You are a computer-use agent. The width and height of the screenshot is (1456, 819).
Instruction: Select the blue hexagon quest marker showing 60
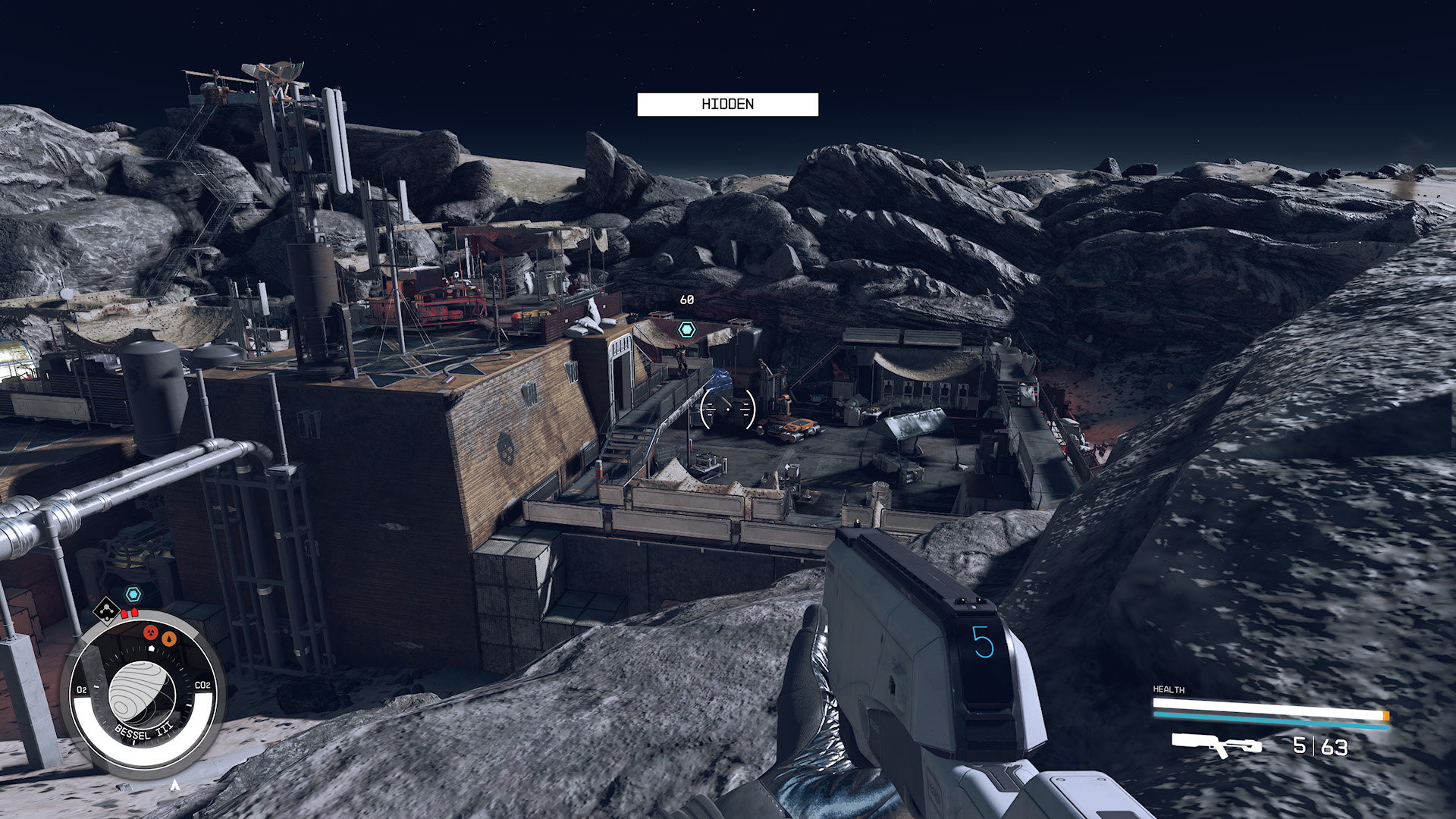(x=686, y=329)
